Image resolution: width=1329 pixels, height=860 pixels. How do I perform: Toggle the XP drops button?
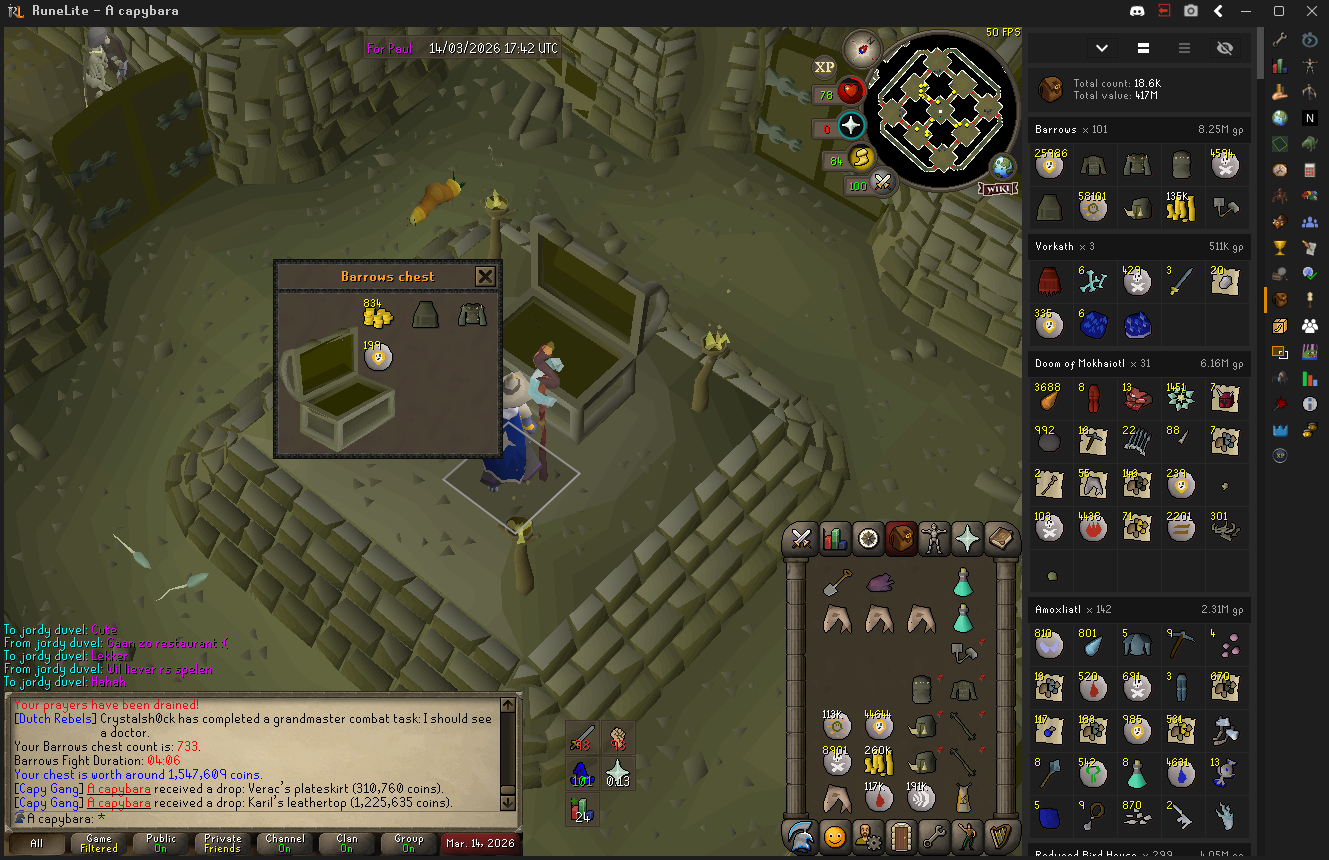pyautogui.click(x=824, y=67)
